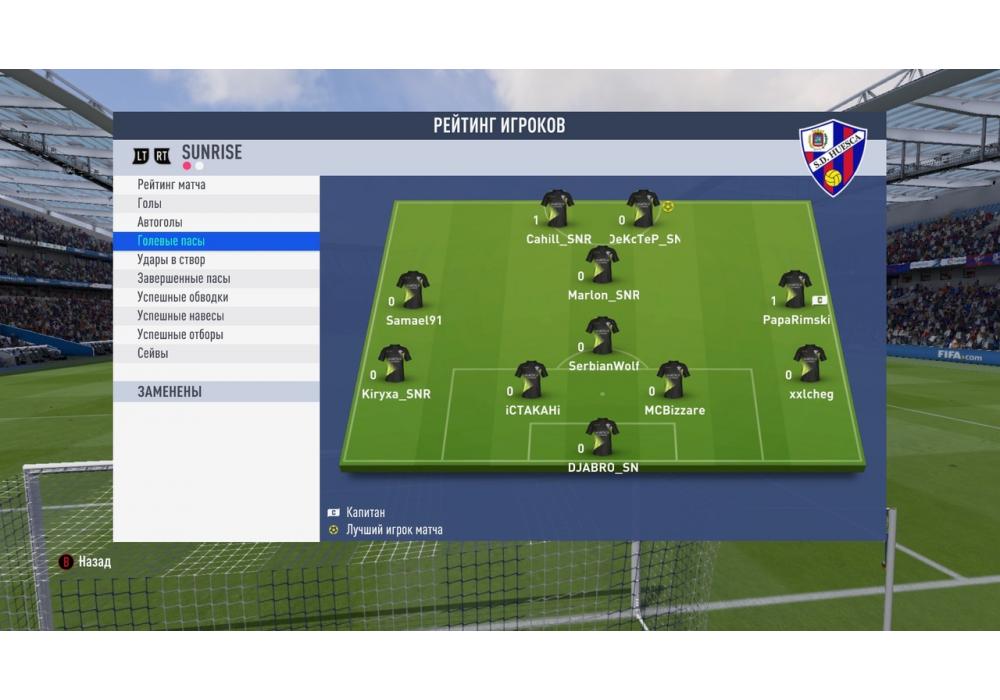Select goalkeeper DJABRO_SN
Viewport: 1000px width, 700px height.
602,438
